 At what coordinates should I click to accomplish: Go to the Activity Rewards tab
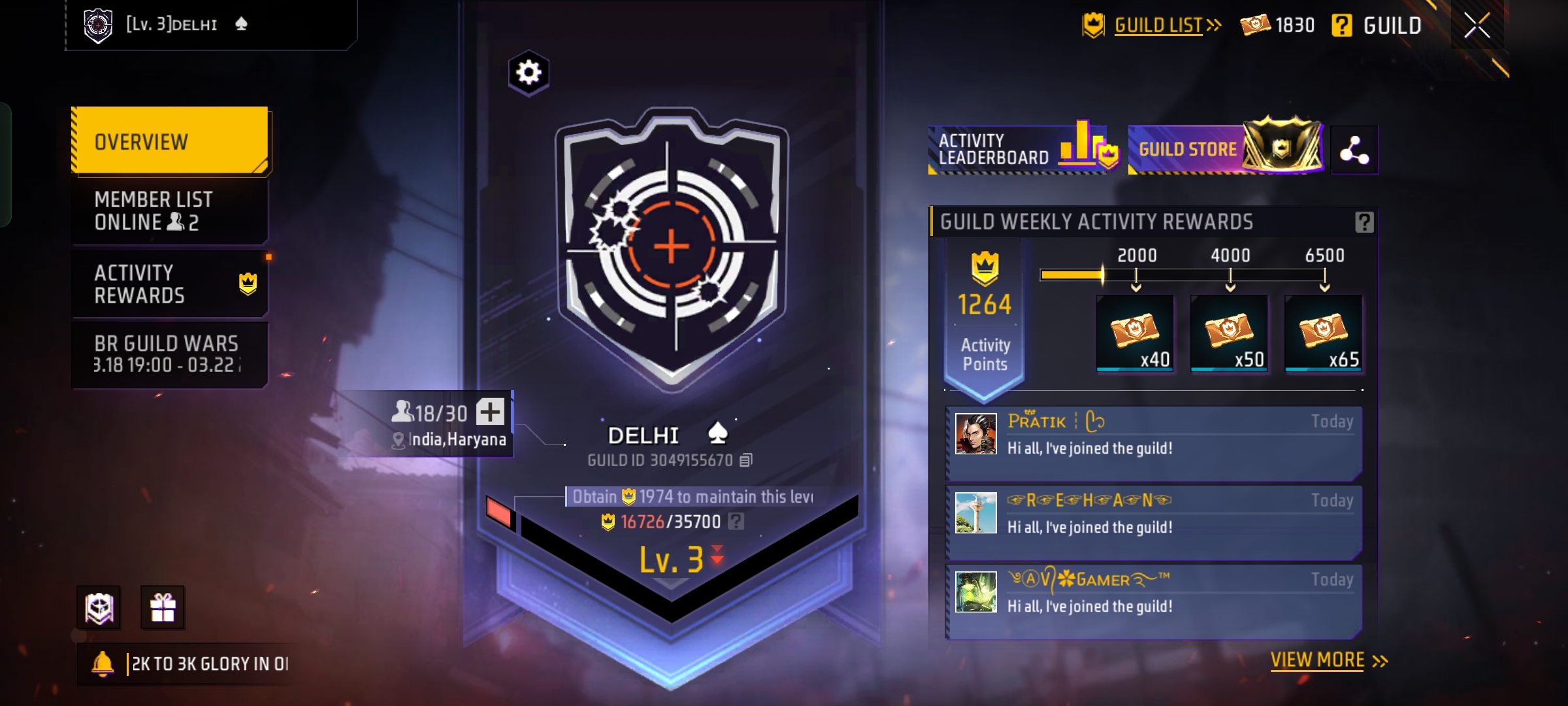pos(170,284)
